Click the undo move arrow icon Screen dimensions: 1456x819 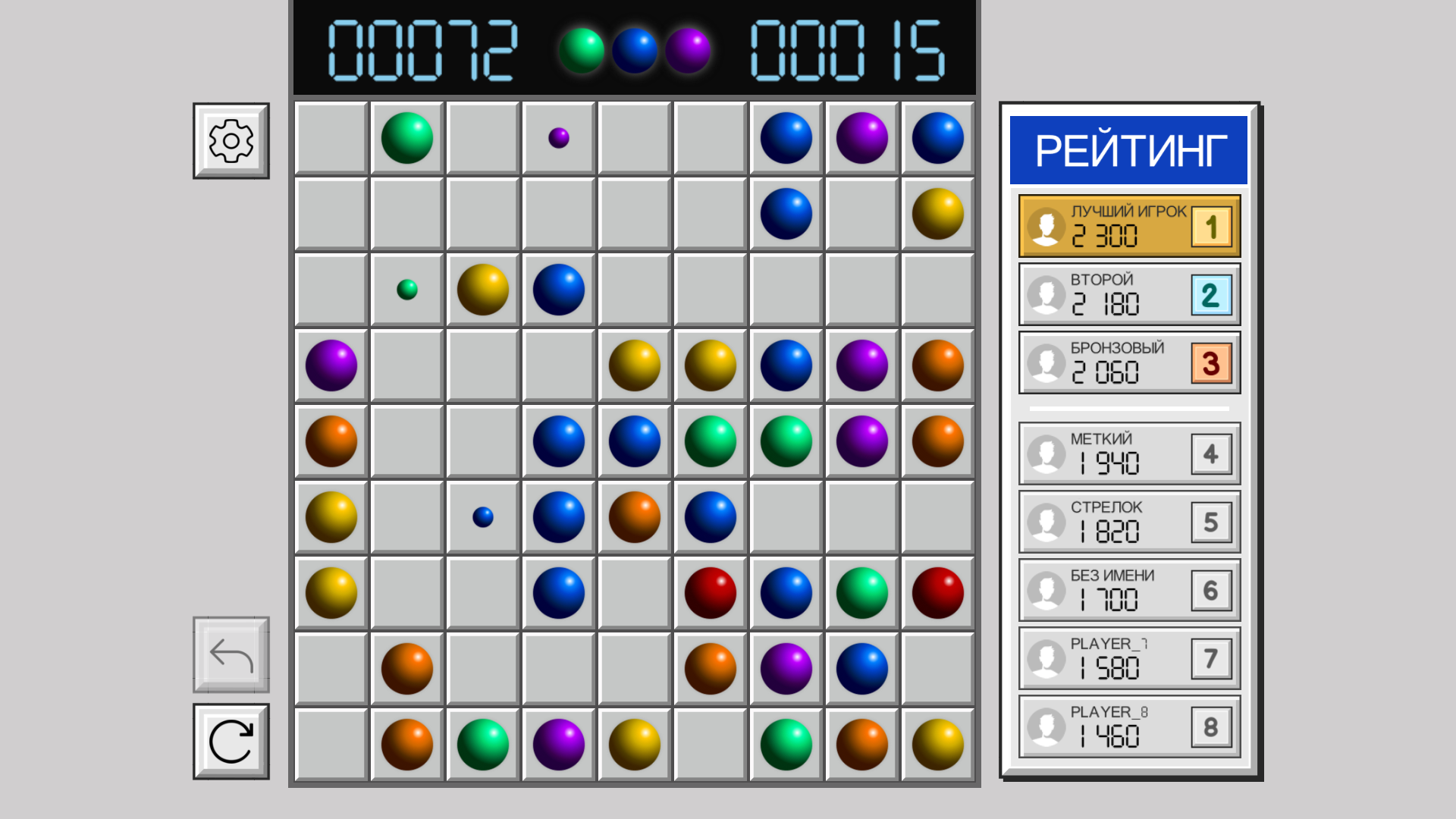(x=230, y=656)
